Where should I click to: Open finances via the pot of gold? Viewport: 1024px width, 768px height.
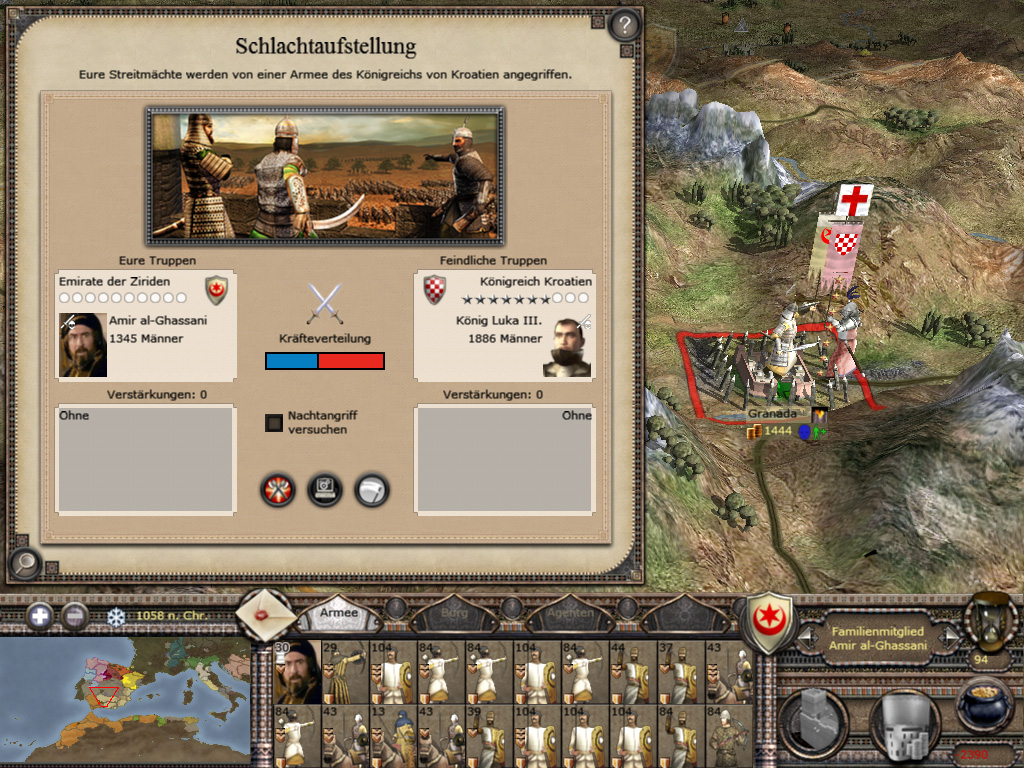(985, 703)
